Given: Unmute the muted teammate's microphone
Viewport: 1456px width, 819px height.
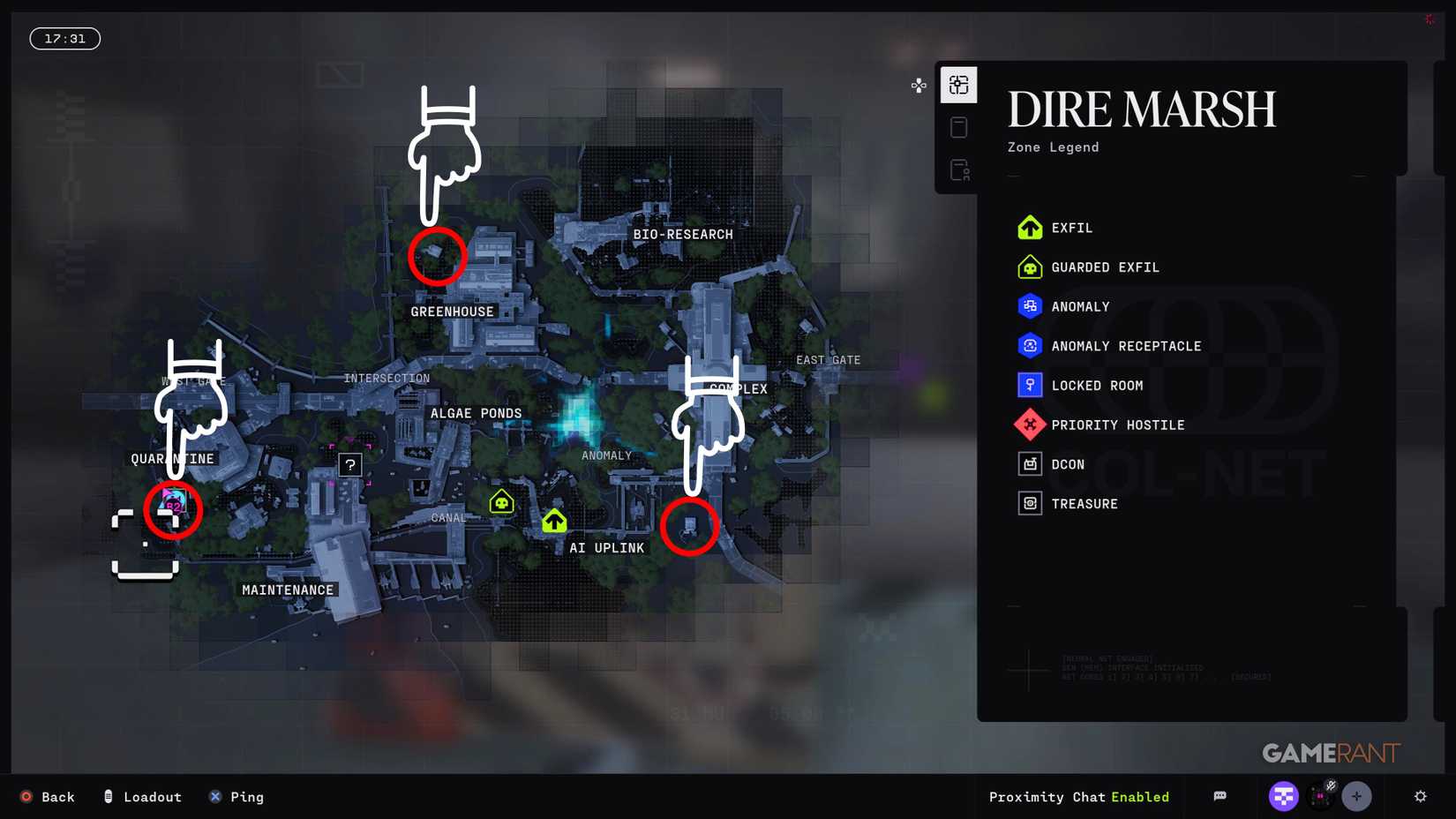Looking at the screenshot, I should pos(1330,786).
